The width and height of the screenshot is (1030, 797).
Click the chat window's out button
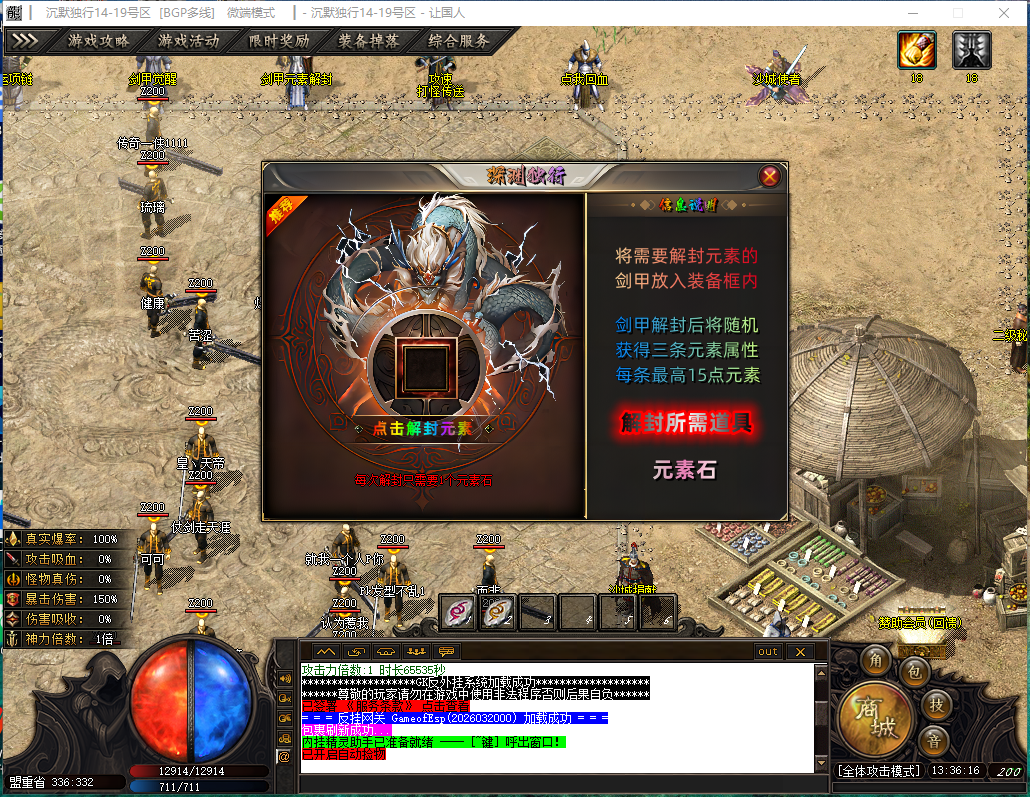click(767, 651)
